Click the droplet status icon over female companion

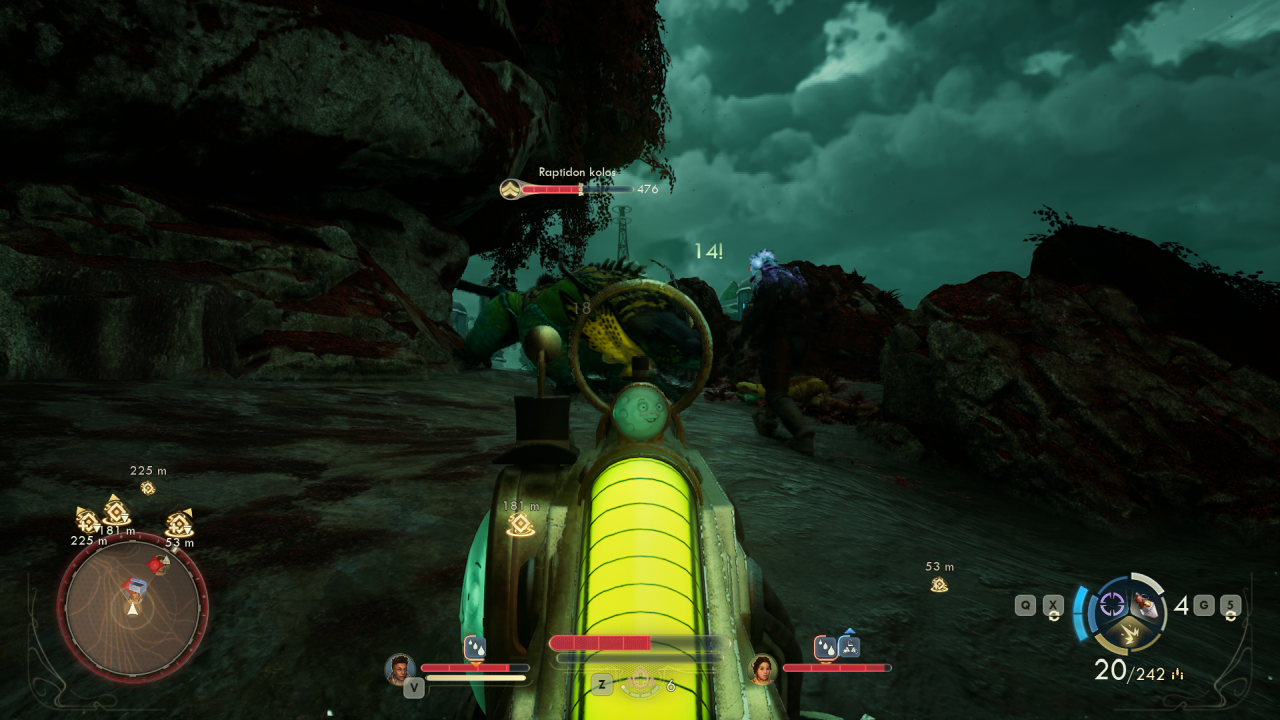click(826, 648)
